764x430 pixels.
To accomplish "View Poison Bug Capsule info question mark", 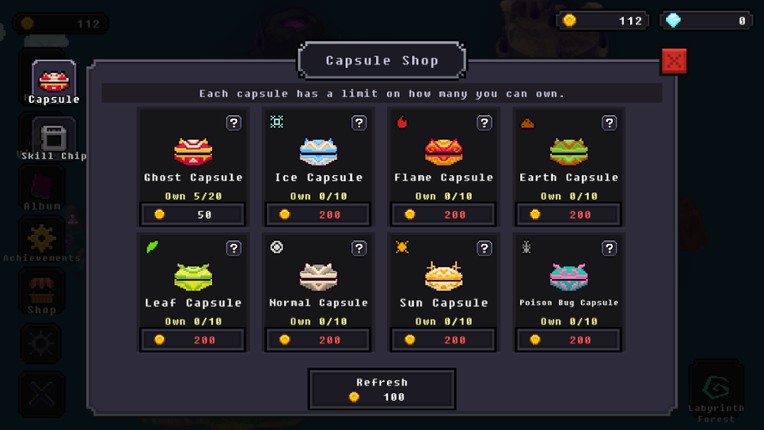I will click(x=608, y=248).
